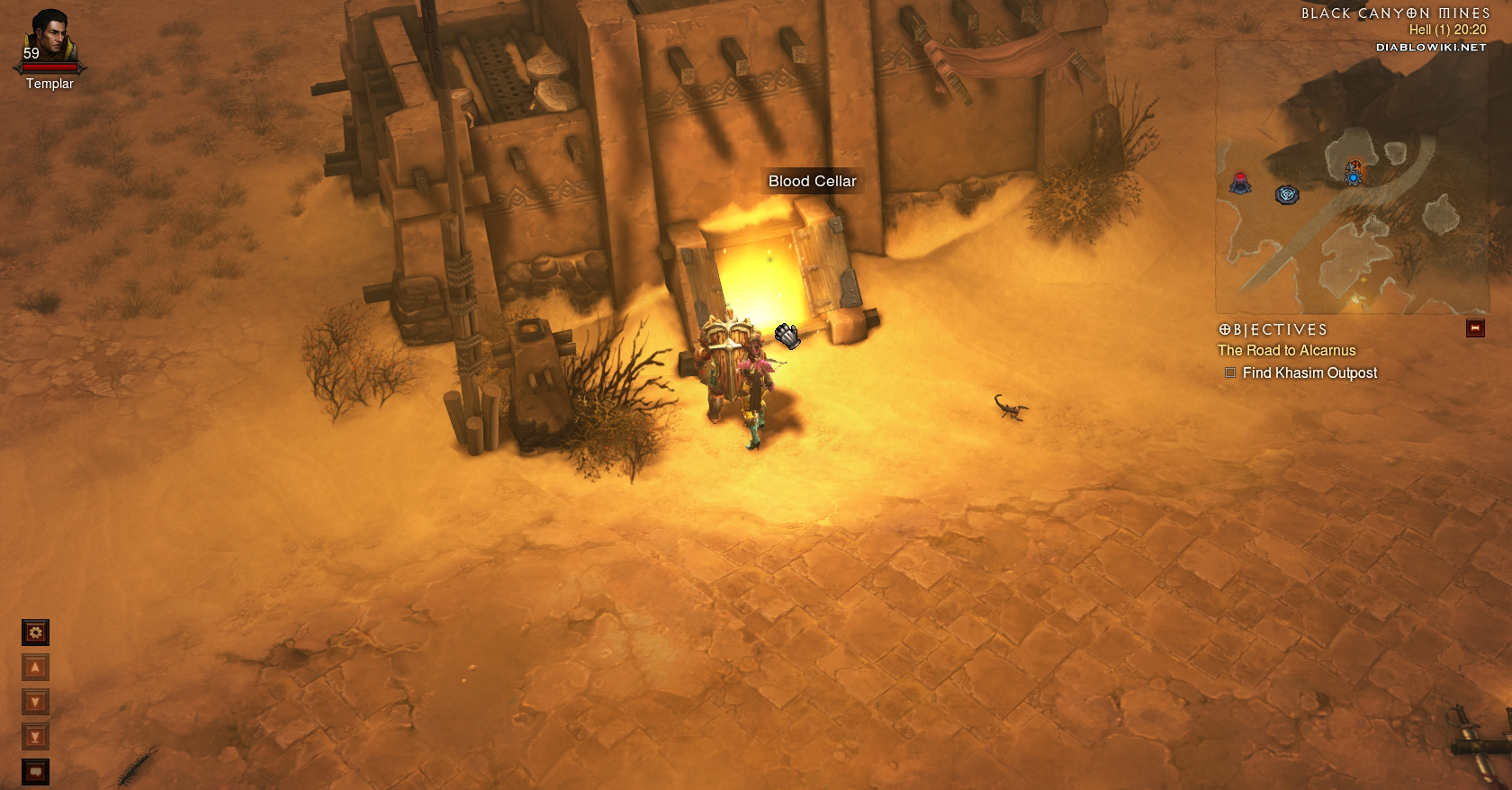Viewport: 1512px width, 790px height.
Task: Click the waypoint marker on the minimap
Action: point(1287,194)
